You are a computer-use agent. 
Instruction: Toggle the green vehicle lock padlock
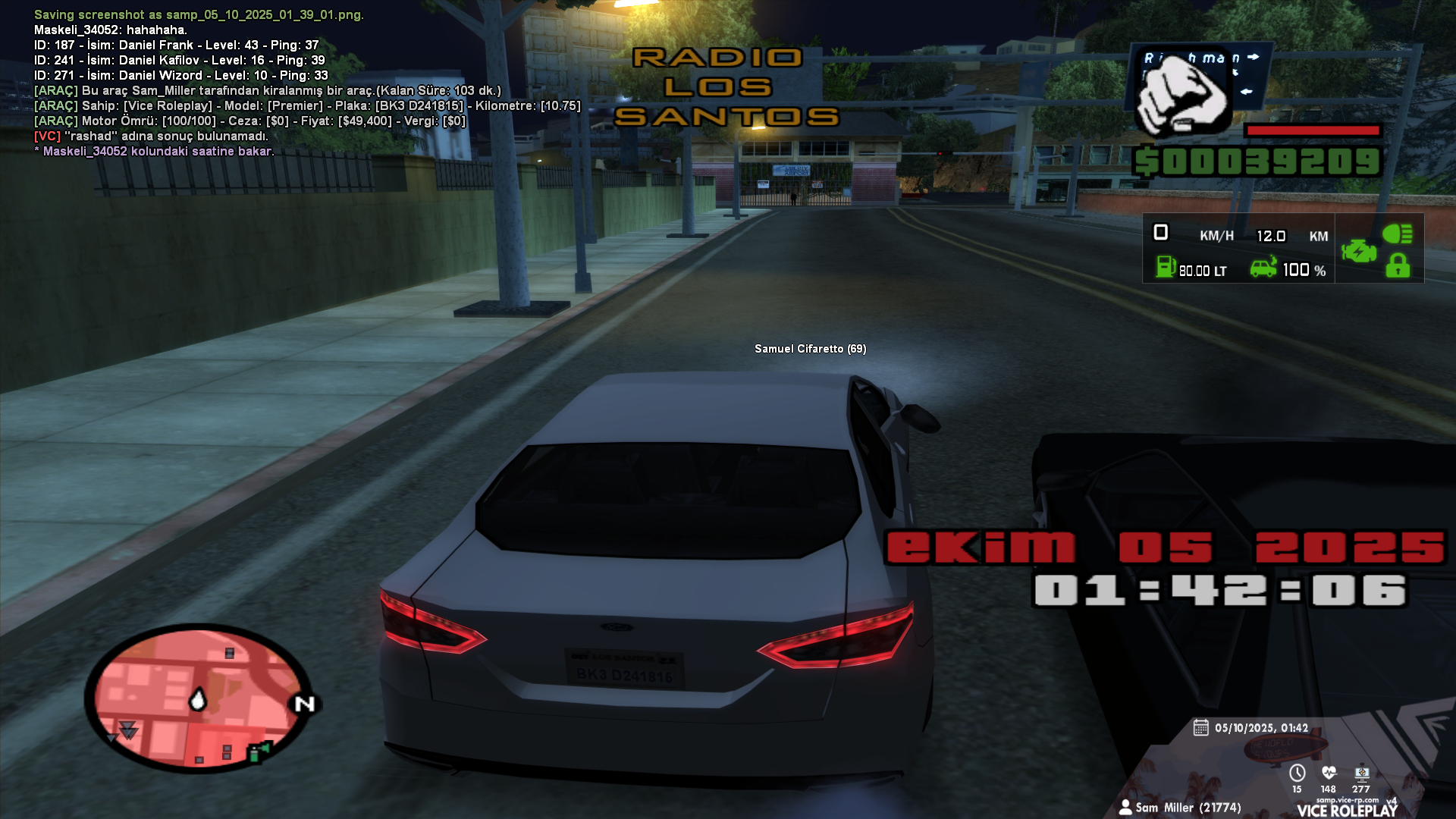point(1398,266)
